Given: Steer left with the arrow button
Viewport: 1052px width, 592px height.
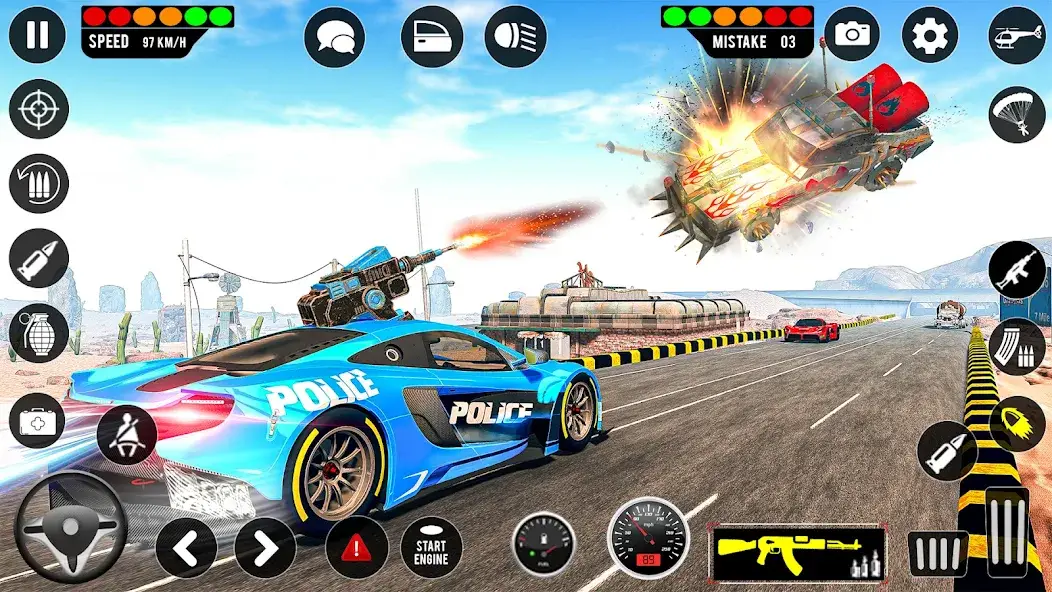Looking at the screenshot, I should pyautogui.click(x=186, y=547).
